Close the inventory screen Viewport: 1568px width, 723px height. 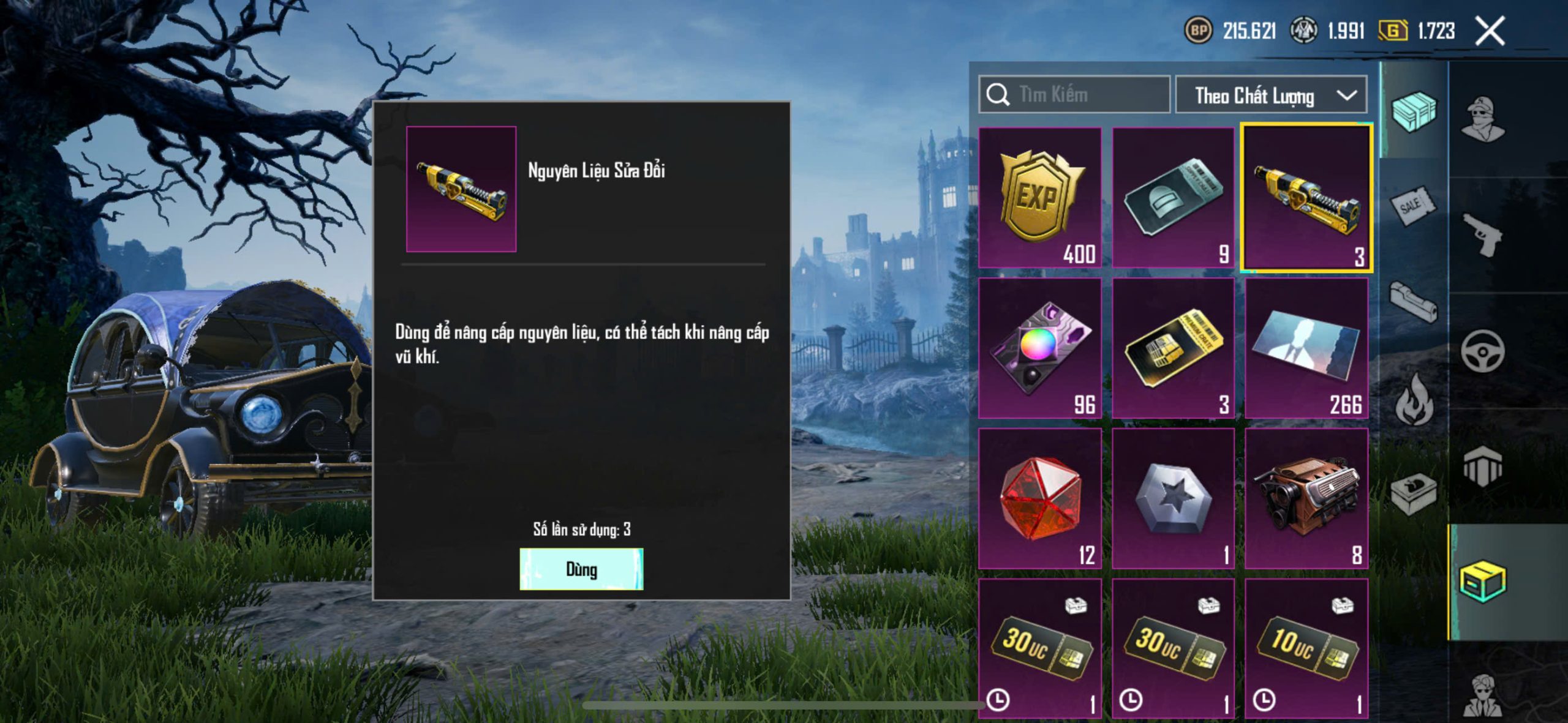1490,31
